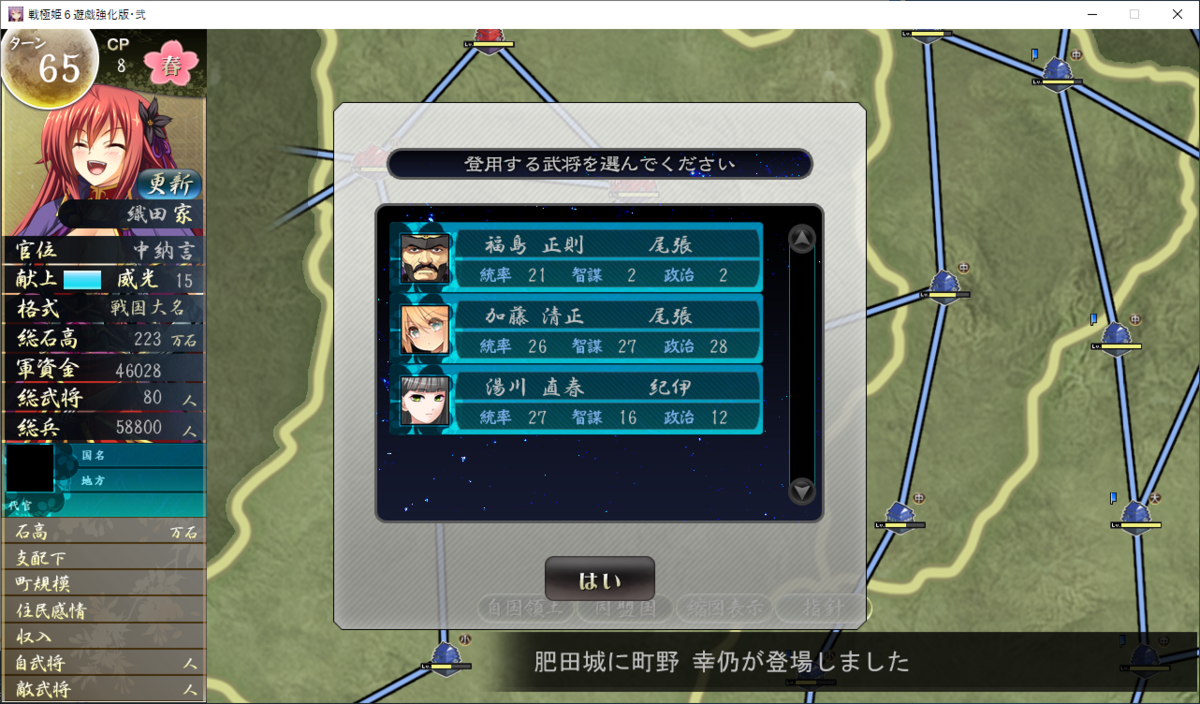Confirm with the はい button
This screenshot has height=704, width=1200.
tap(599, 580)
